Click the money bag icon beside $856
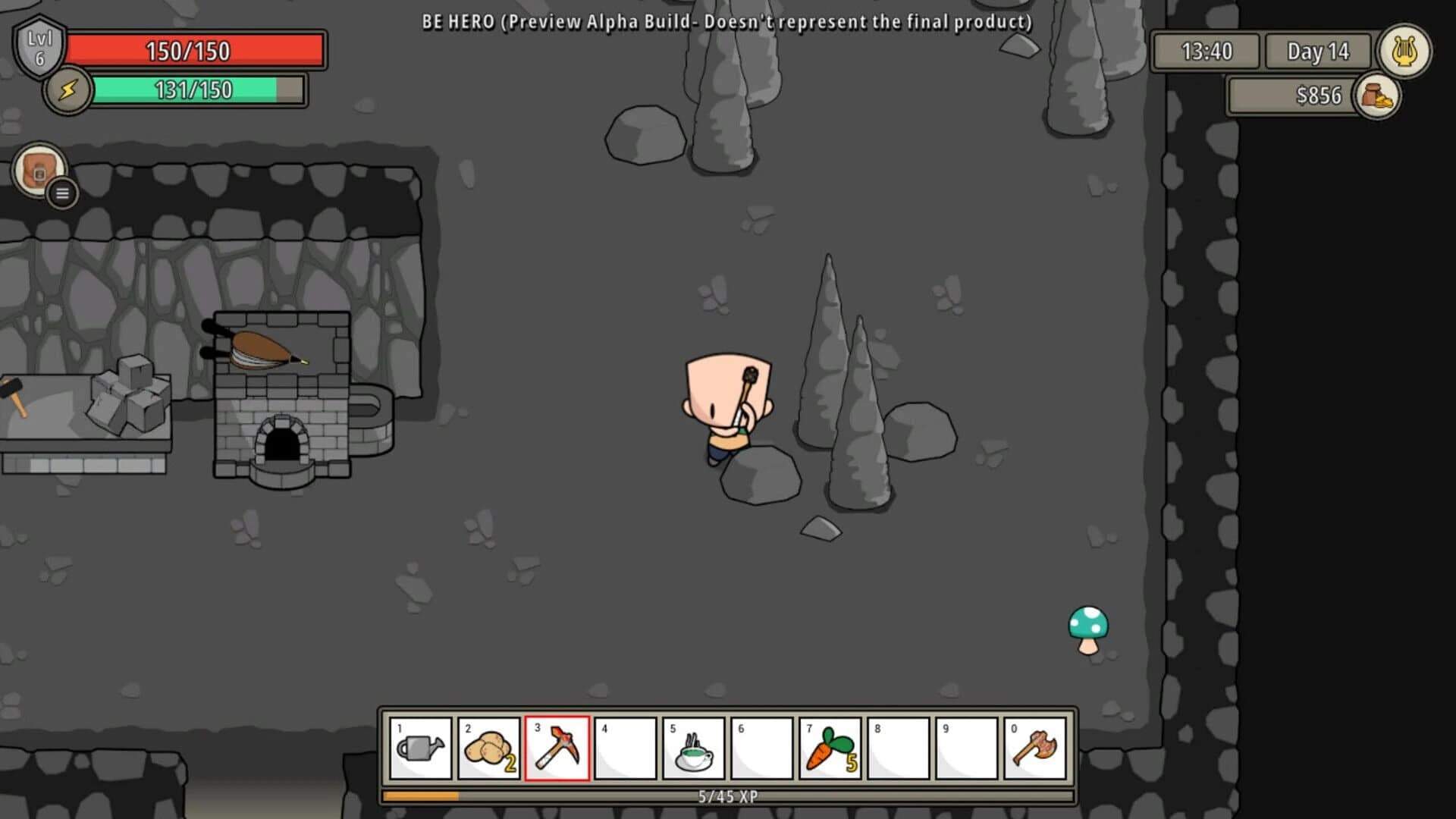The width and height of the screenshot is (1456, 819). click(1377, 96)
